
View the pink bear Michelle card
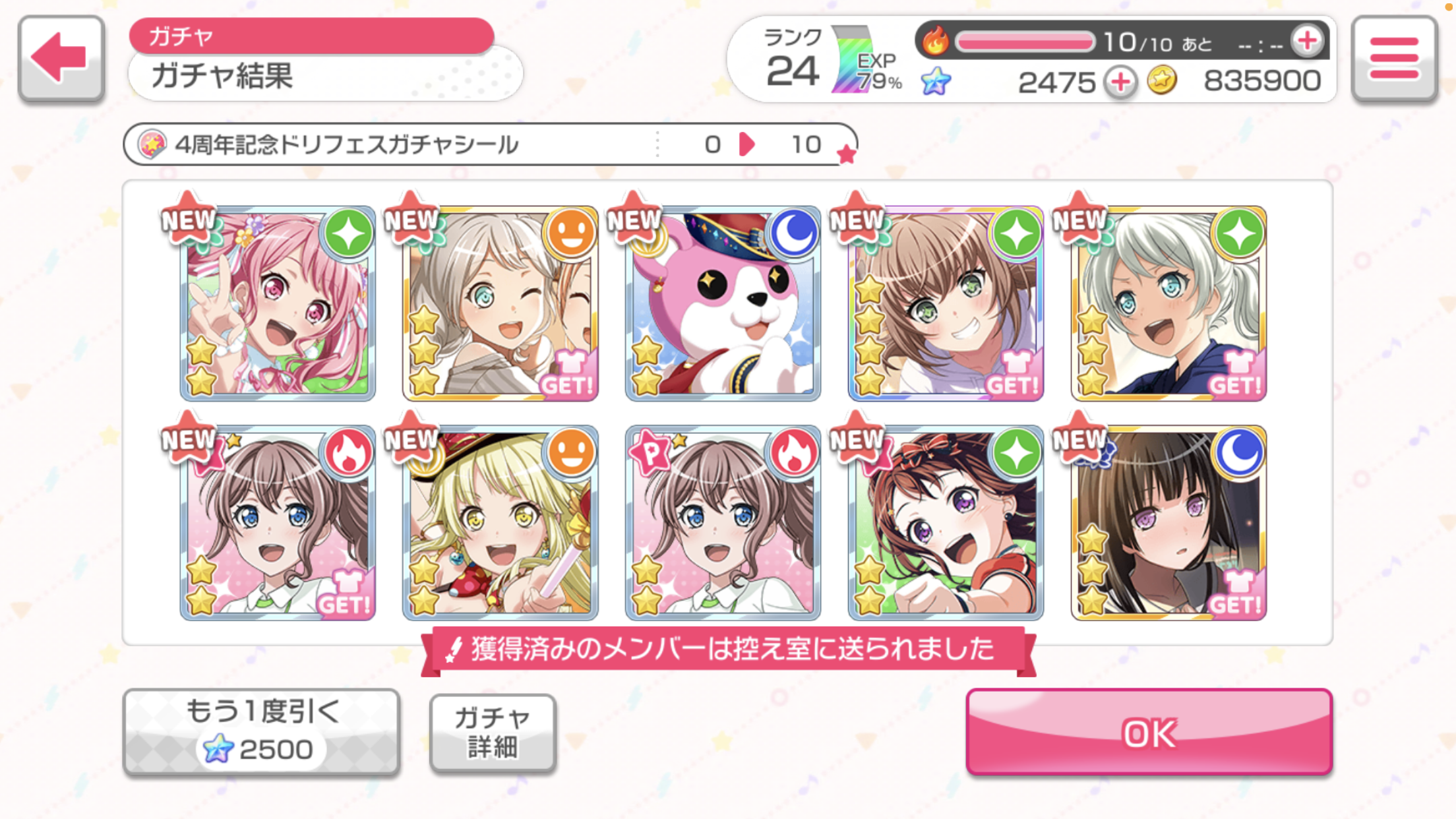pyautogui.click(x=723, y=303)
